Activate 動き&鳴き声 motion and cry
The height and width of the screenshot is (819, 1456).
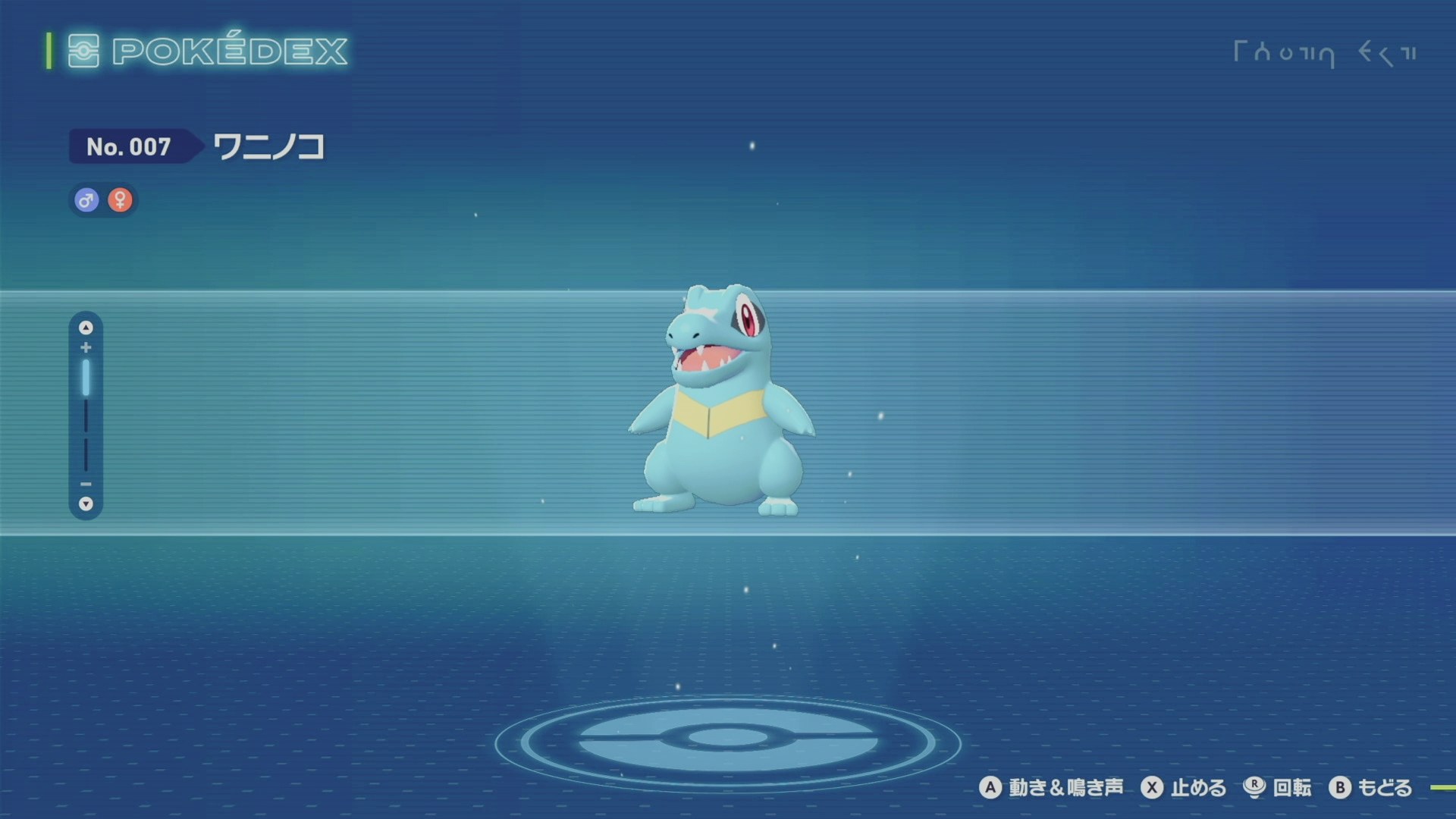tap(1052, 788)
